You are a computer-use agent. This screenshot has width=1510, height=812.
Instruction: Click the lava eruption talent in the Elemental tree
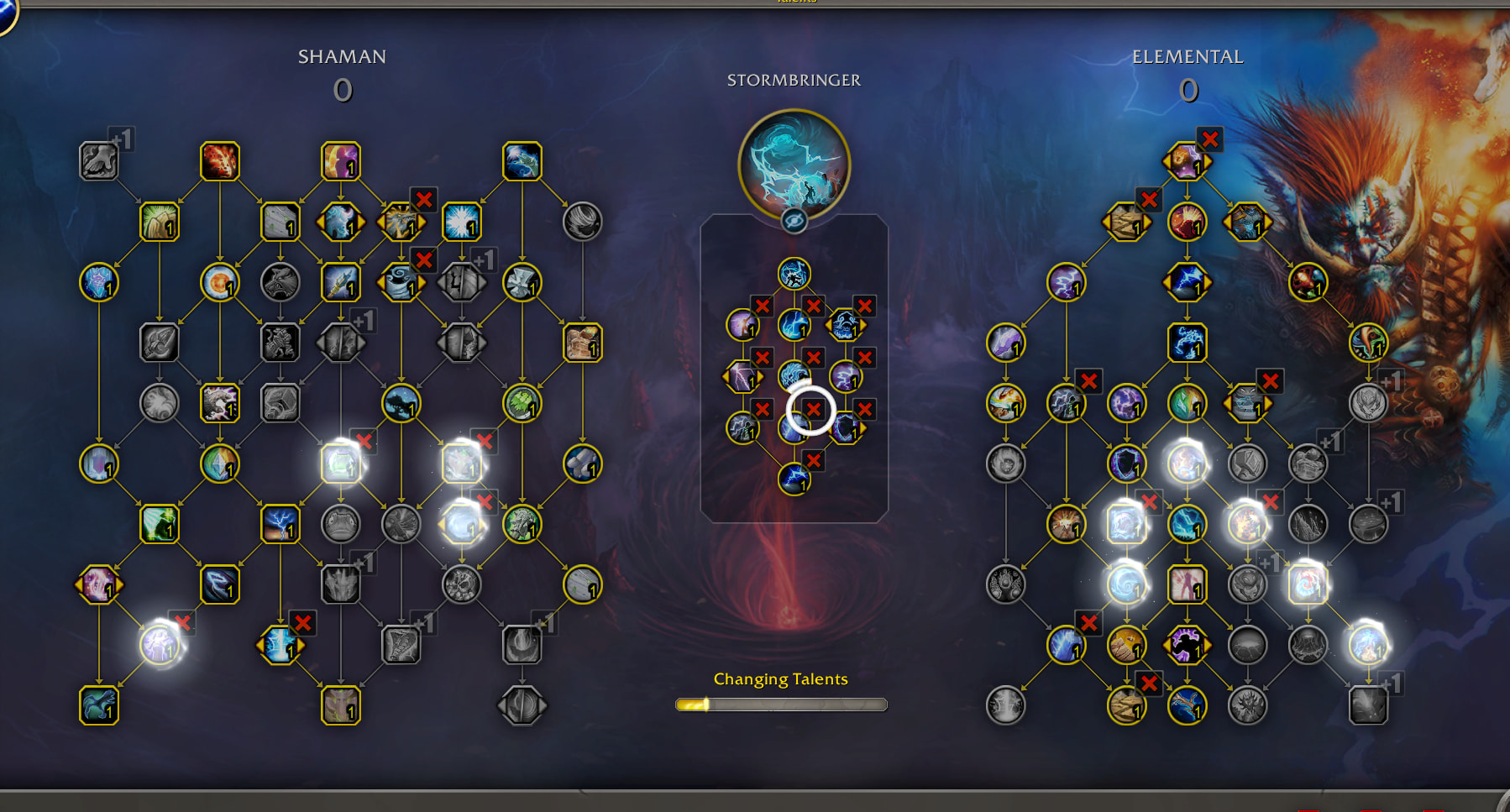coord(1187,222)
